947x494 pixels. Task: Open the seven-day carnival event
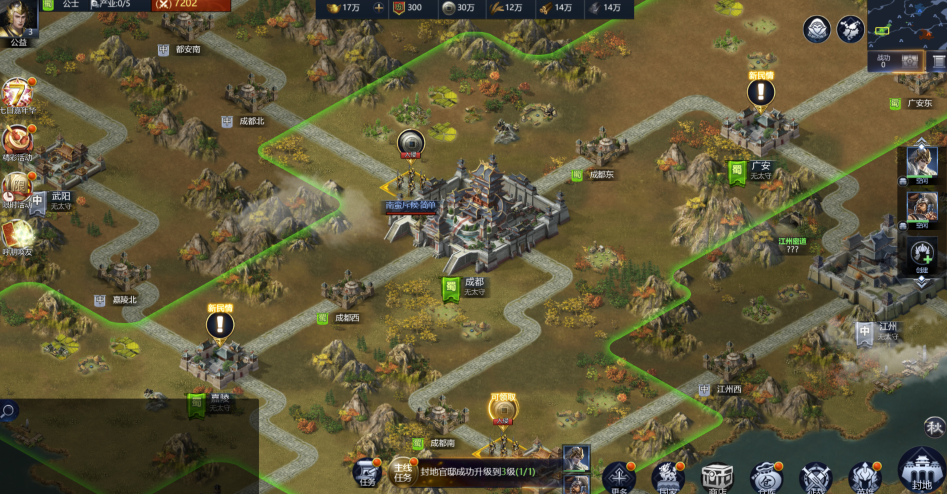coord(18,95)
